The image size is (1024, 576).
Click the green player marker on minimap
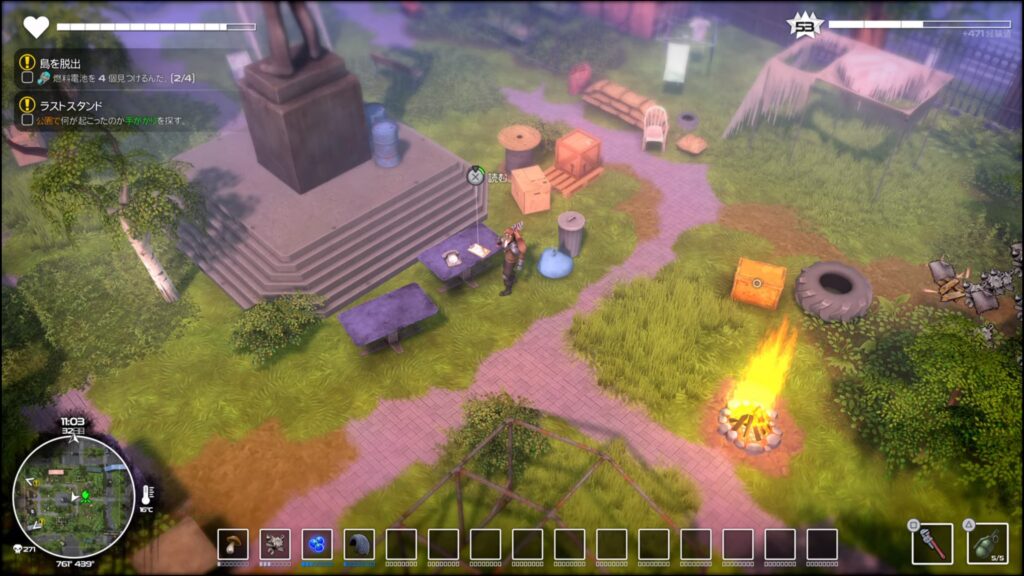pos(85,494)
